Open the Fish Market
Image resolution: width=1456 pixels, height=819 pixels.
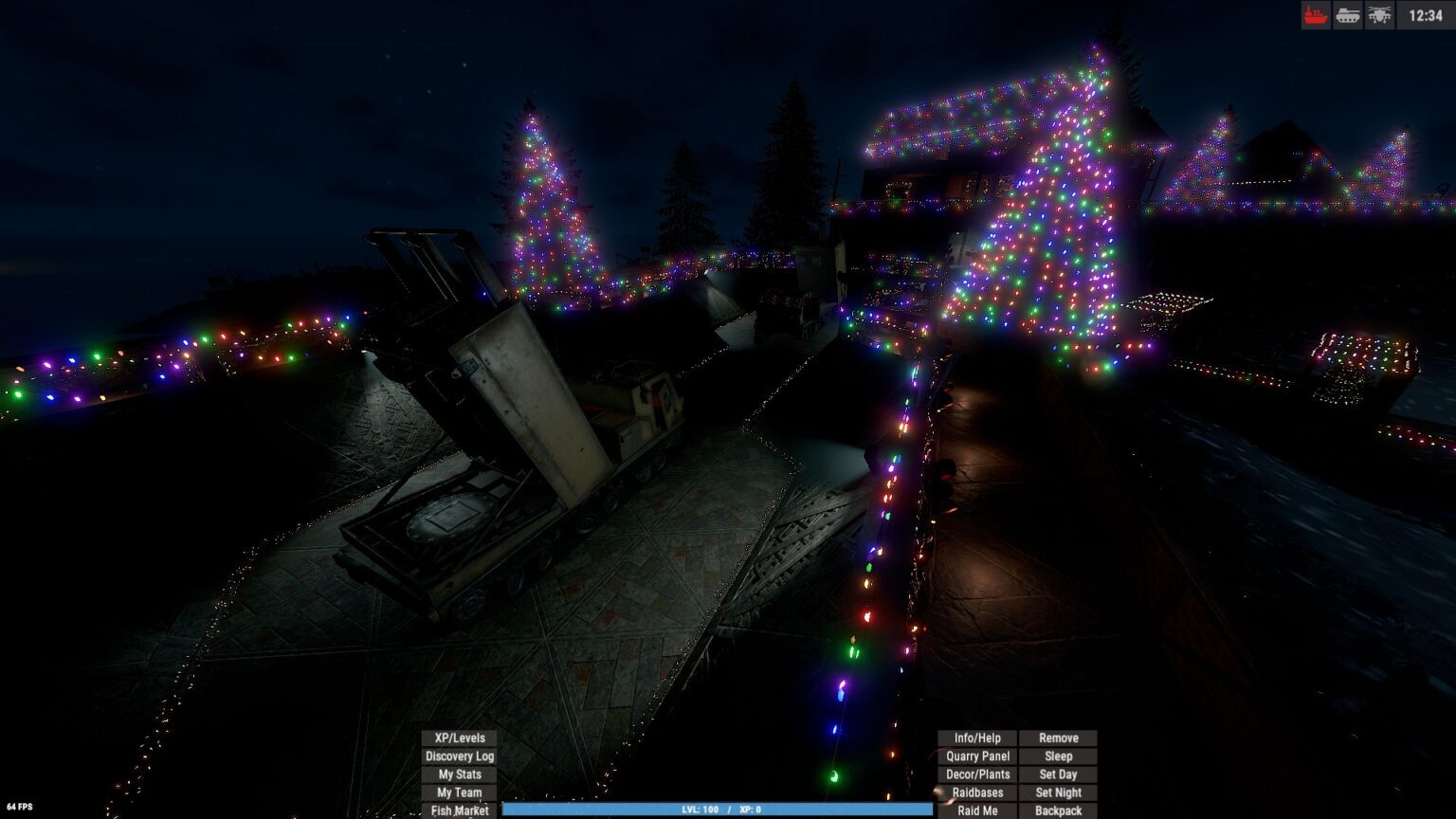[x=459, y=810]
